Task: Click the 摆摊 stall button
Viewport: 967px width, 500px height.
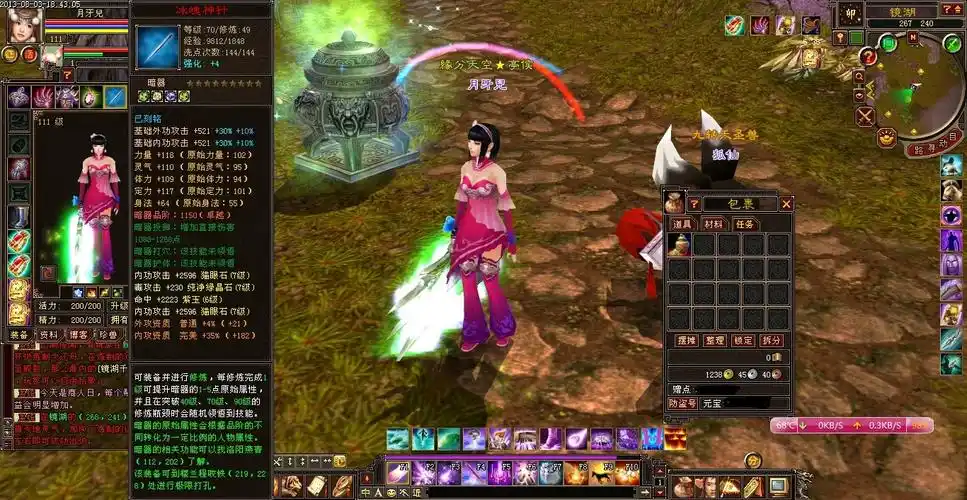Action: (x=685, y=340)
